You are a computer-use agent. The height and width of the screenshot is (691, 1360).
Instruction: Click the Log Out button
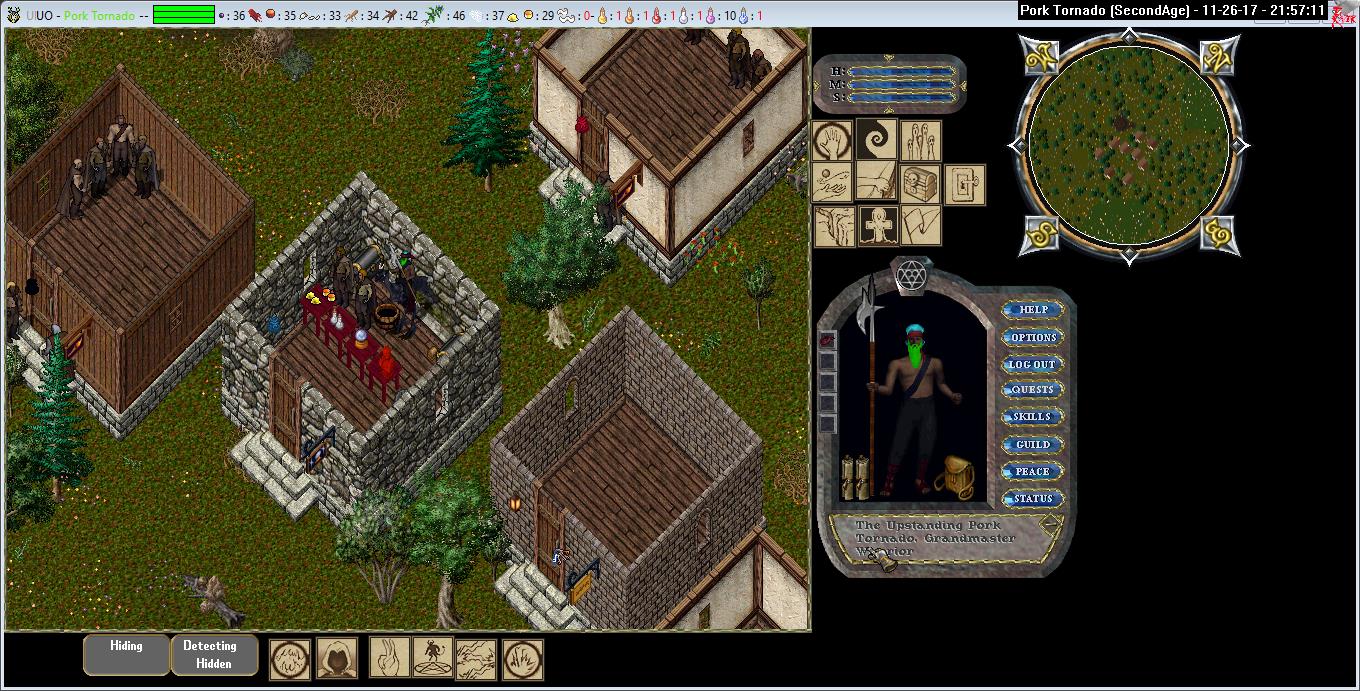click(x=1033, y=364)
